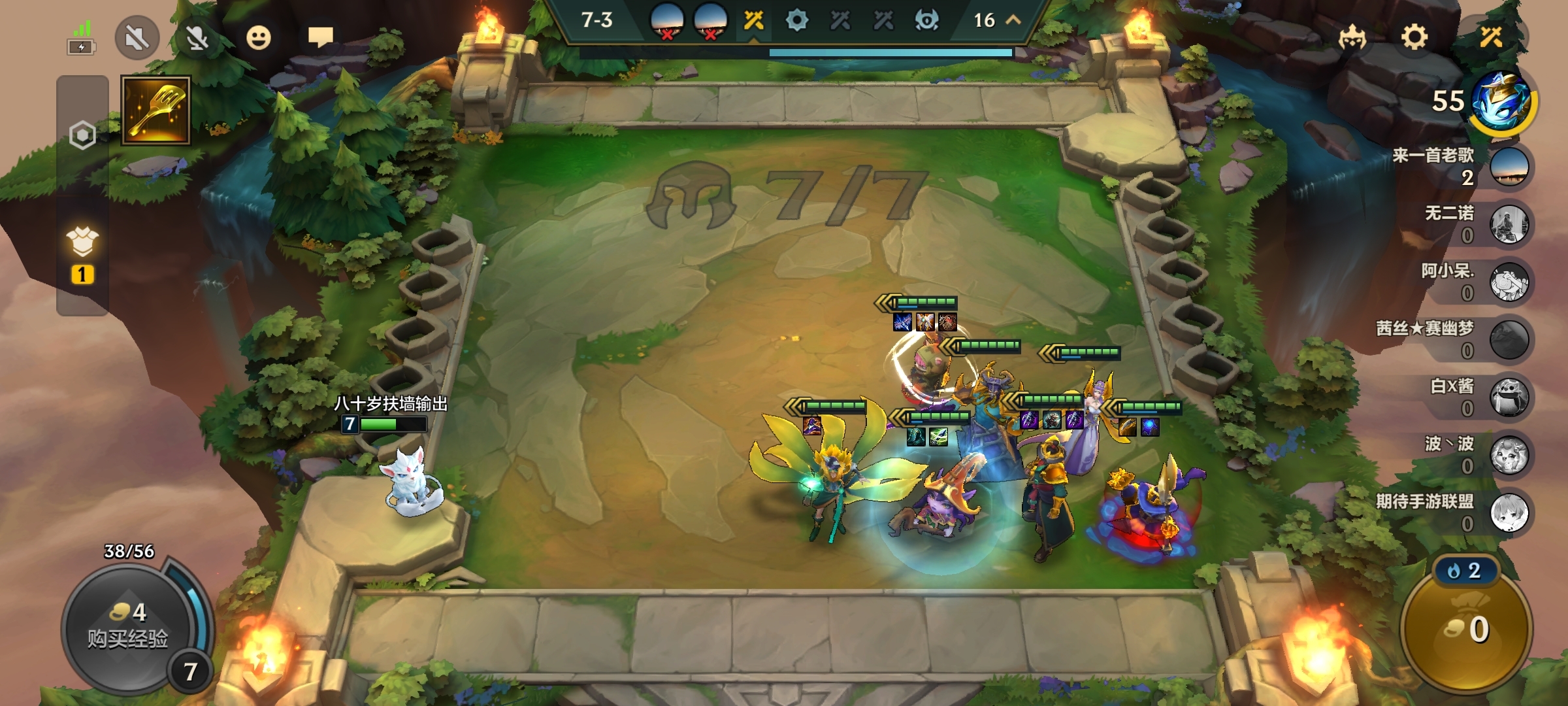View player 波丶波's board
Image resolution: width=1568 pixels, height=706 pixels.
pyautogui.click(x=1509, y=455)
